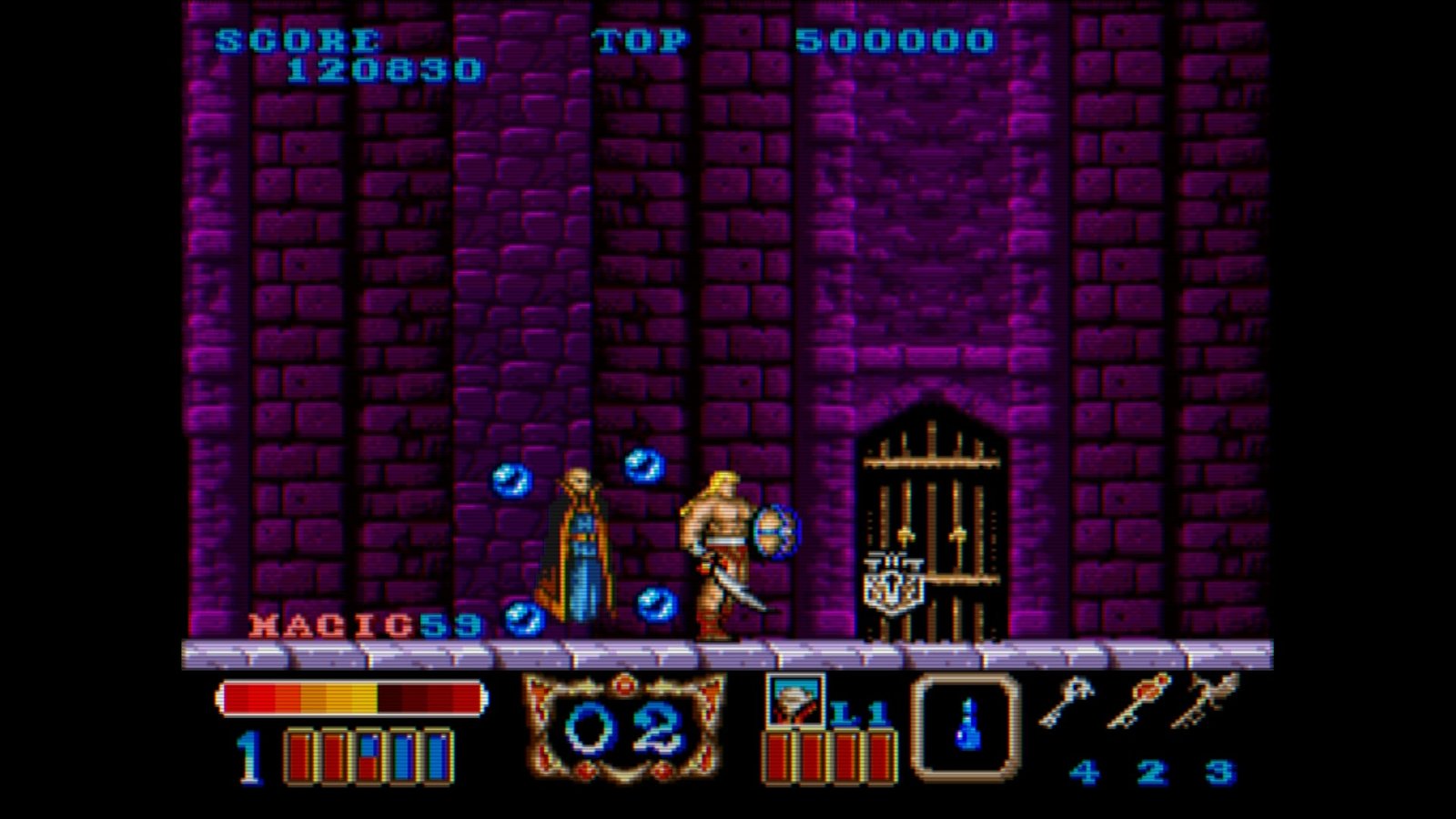
Task: Click the ornate framed 02 counter
Action: coord(624,727)
